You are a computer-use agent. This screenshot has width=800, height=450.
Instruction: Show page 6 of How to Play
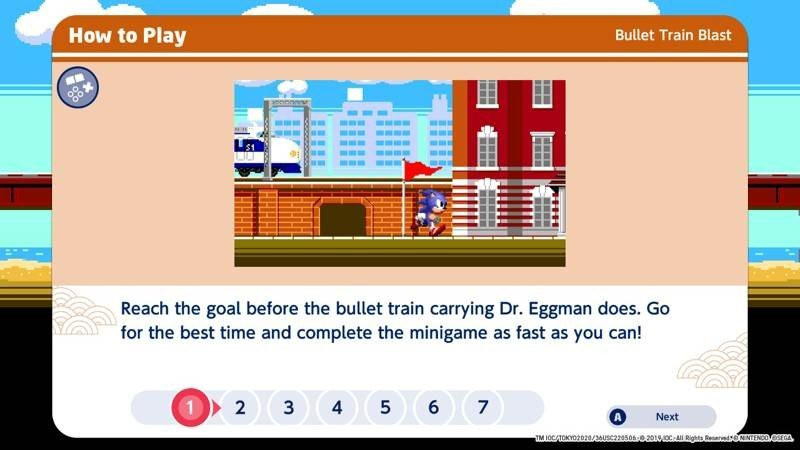(433, 407)
